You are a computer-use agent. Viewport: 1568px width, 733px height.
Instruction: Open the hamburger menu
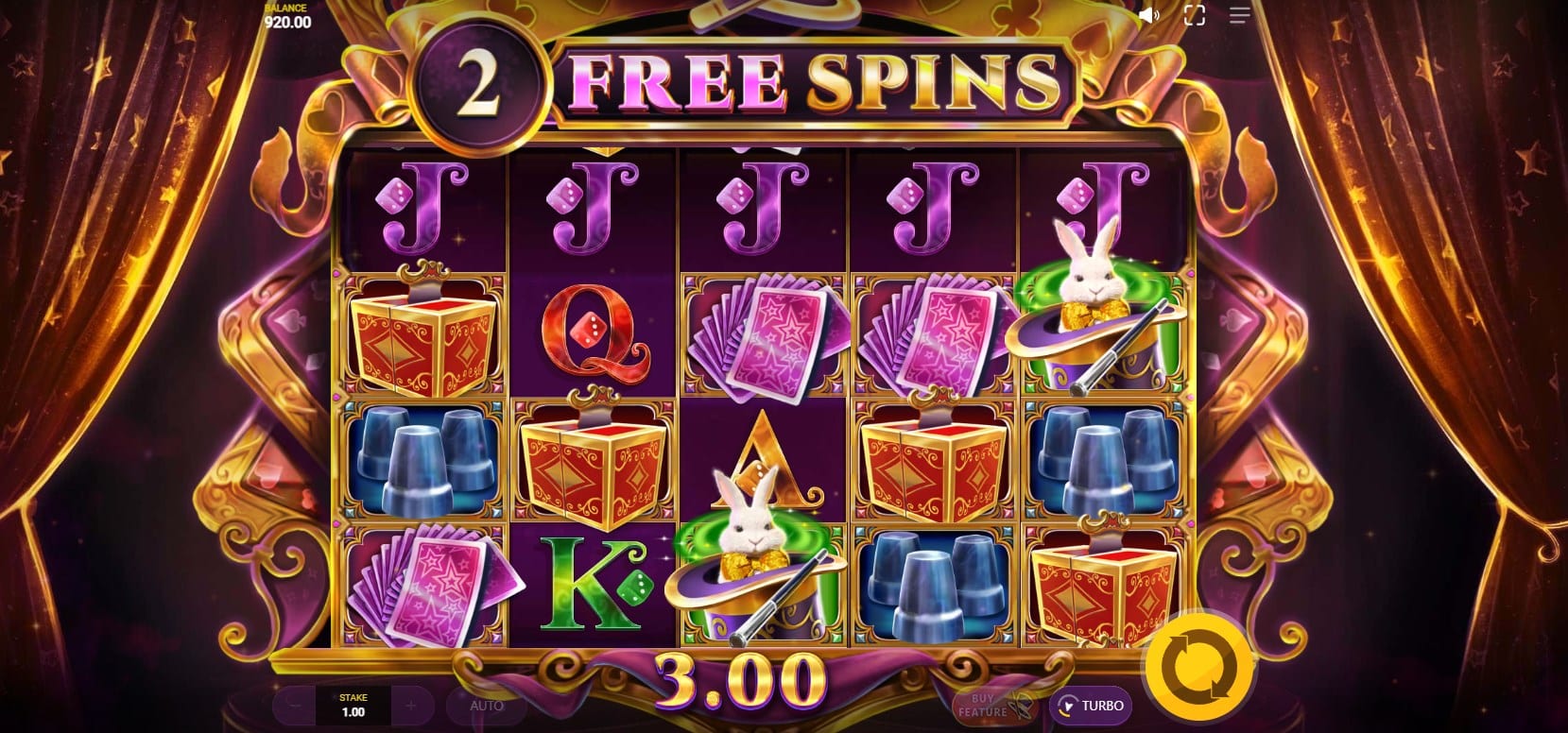pyautogui.click(x=1239, y=15)
